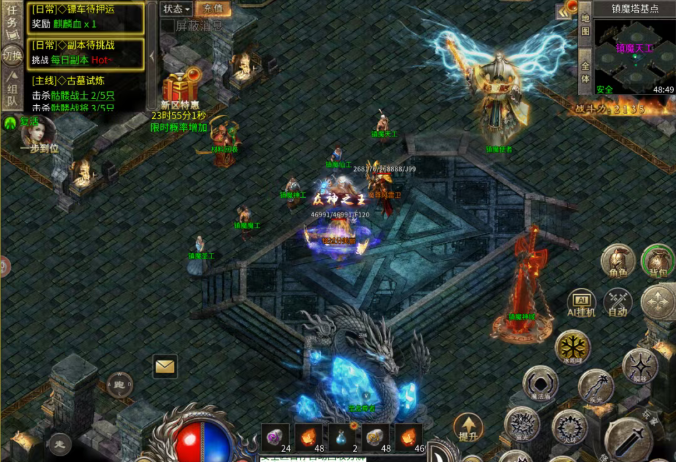The height and width of the screenshot is (462, 676).
Task: Click the 切换 switch button
Action: click(x=13, y=56)
